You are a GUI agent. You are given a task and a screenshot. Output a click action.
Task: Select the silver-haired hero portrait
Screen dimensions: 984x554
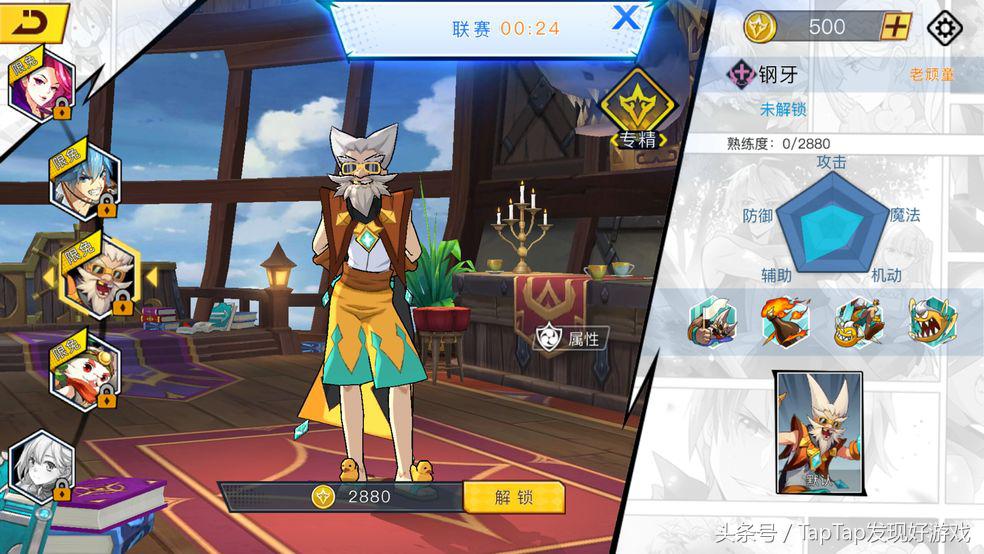(42, 466)
